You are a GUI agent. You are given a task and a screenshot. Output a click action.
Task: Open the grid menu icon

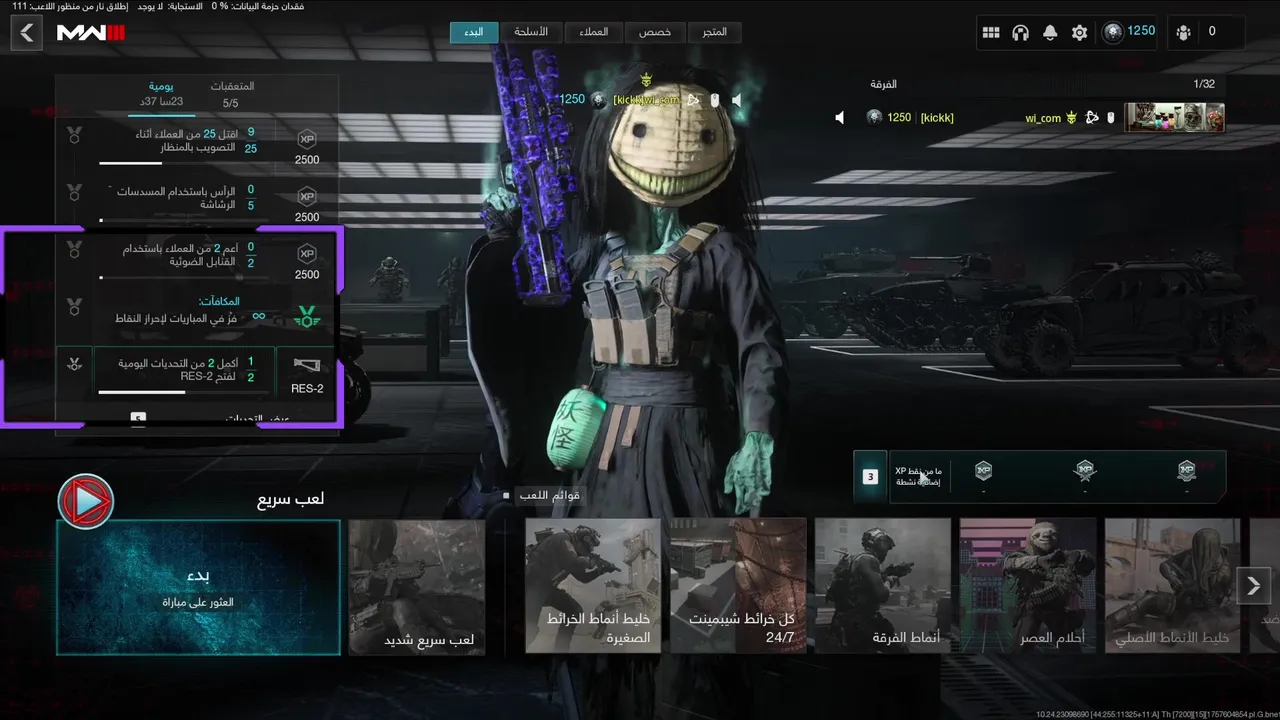pos(991,33)
